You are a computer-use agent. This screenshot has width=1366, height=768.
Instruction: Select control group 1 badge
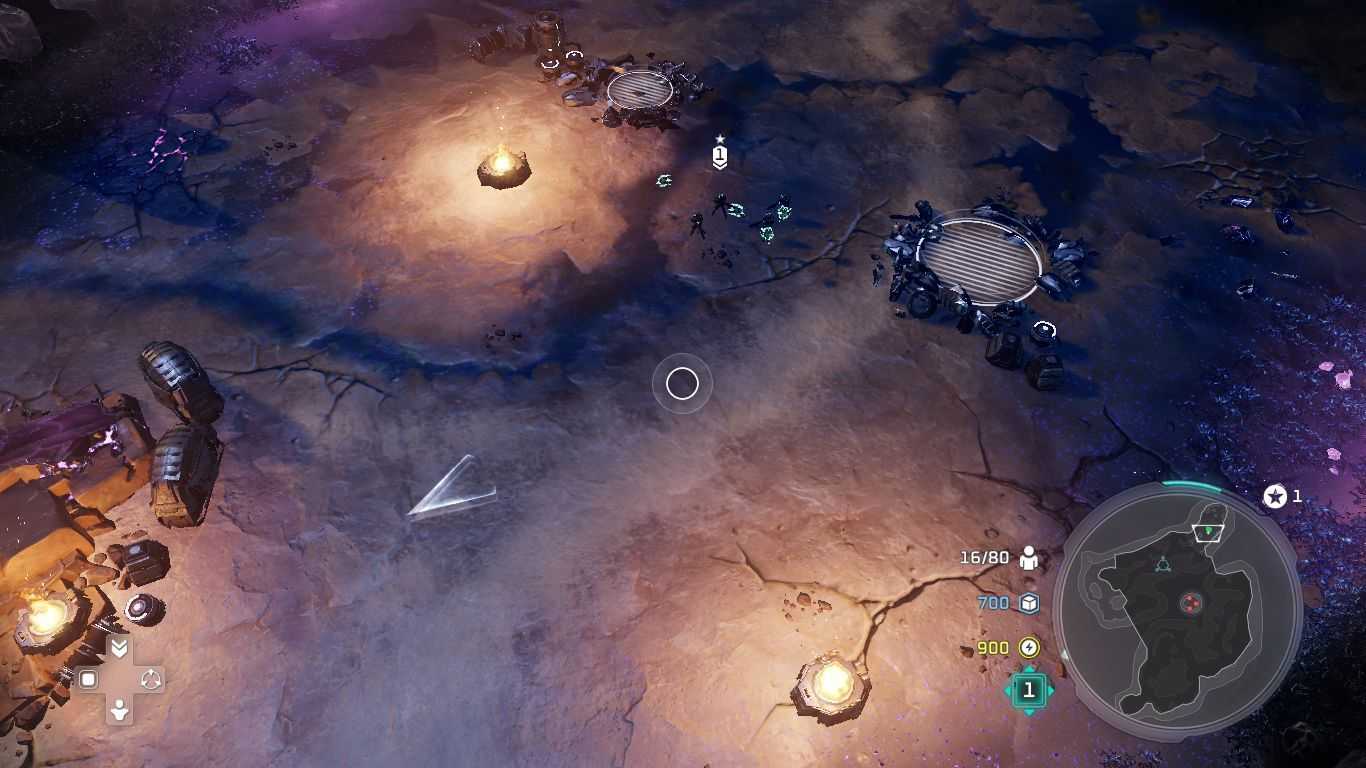1028,690
